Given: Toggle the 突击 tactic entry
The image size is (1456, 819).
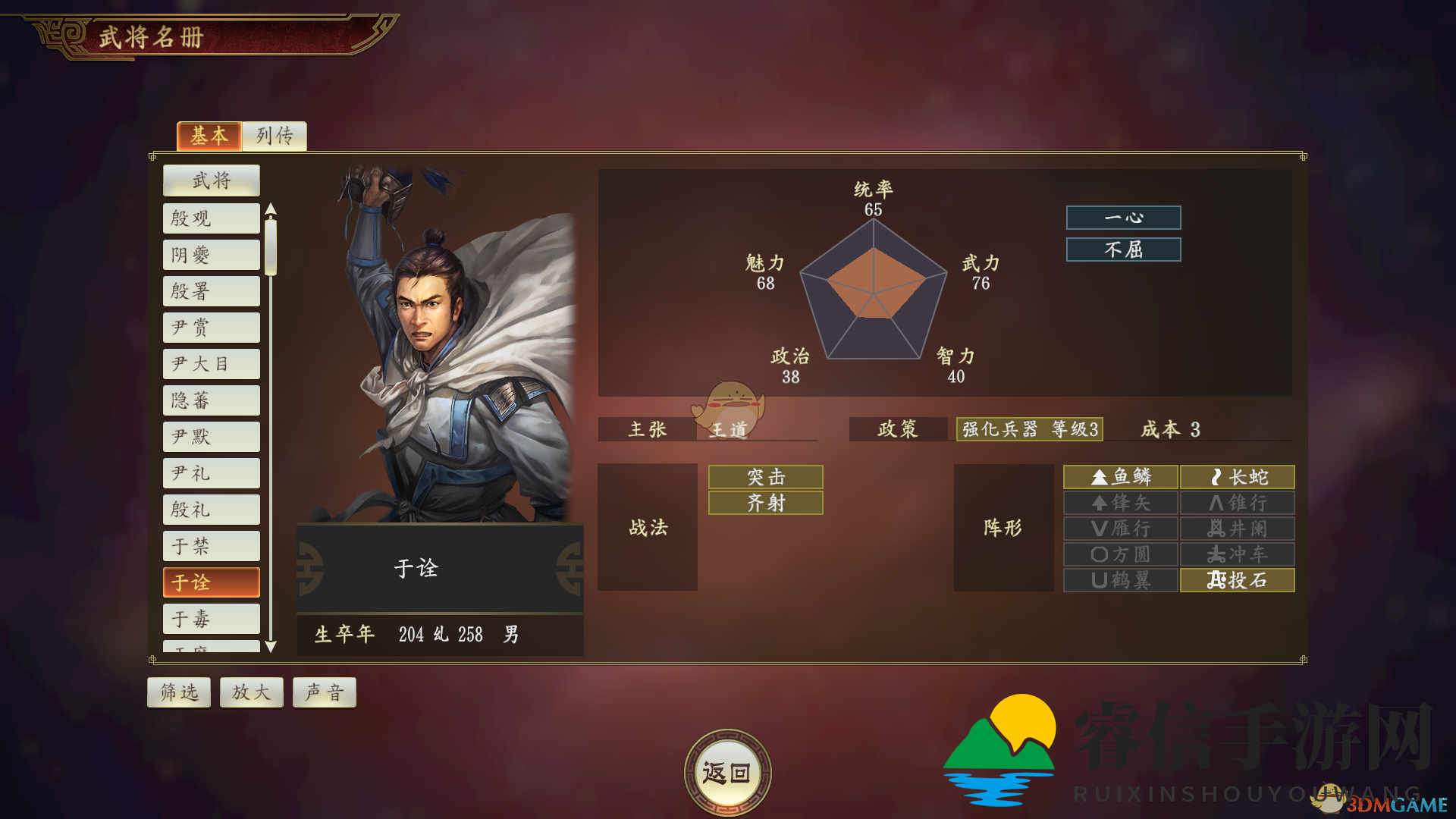Looking at the screenshot, I should 765,477.
